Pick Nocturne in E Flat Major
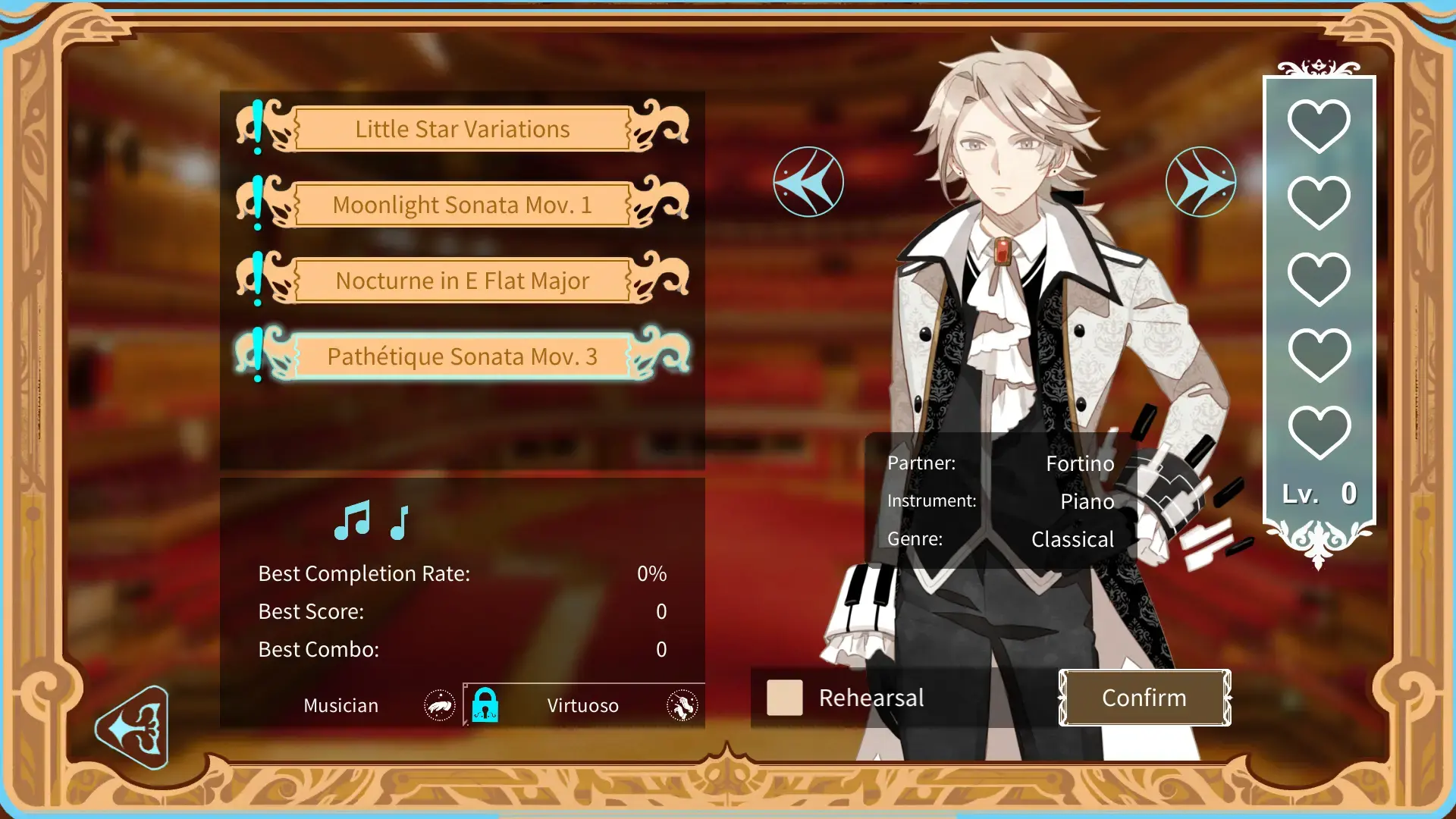Screen dimensions: 1456x819 pos(462,281)
